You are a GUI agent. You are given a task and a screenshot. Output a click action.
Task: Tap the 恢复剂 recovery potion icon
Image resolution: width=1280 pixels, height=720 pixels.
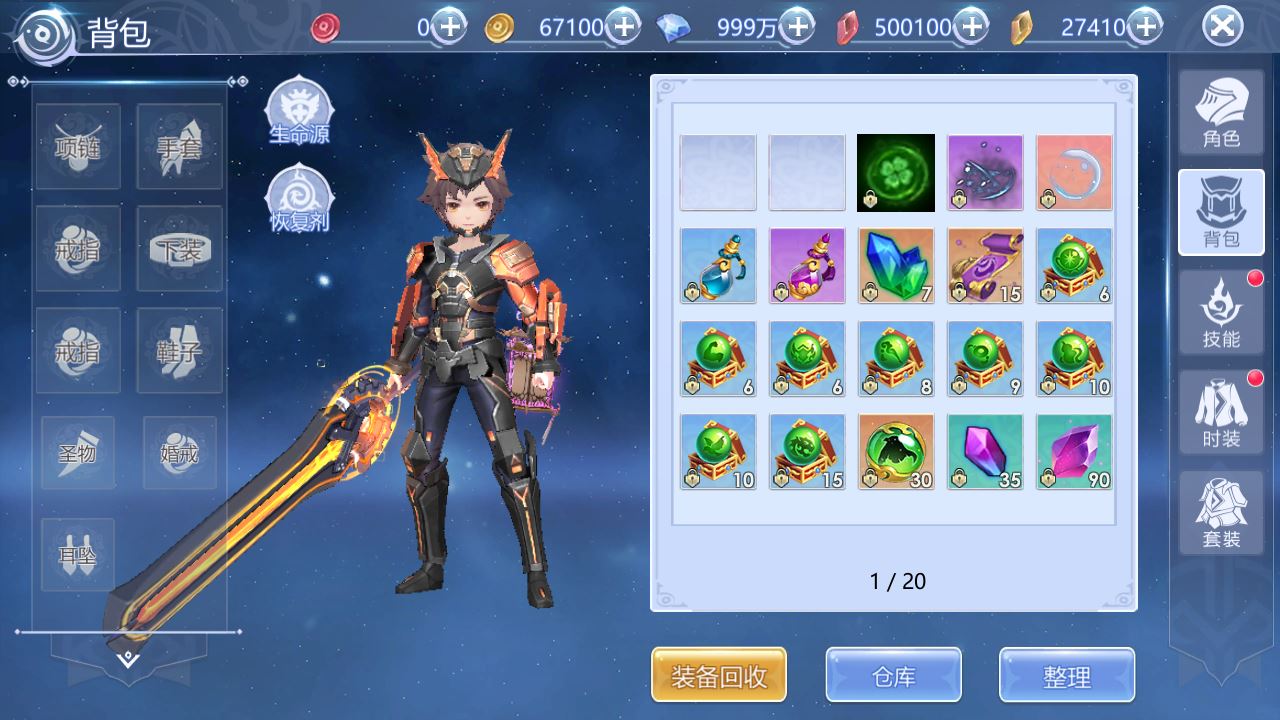299,197
